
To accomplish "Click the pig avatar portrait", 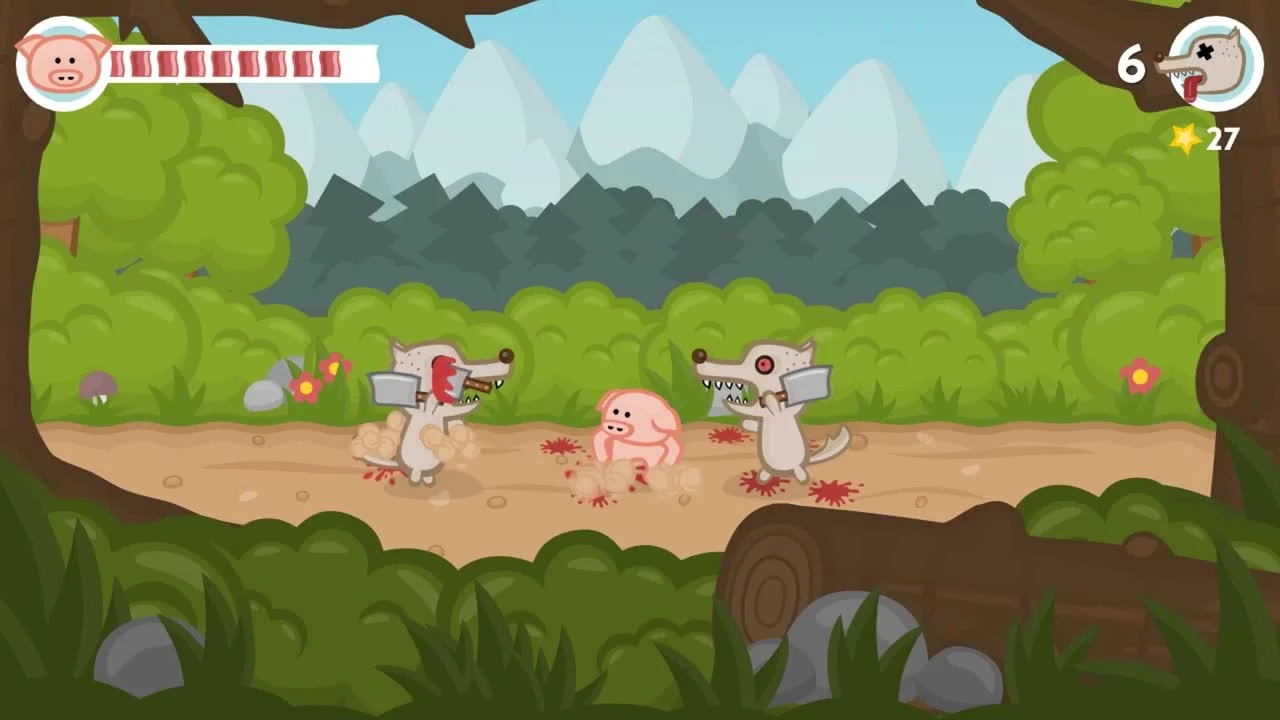I will [60, 62].
